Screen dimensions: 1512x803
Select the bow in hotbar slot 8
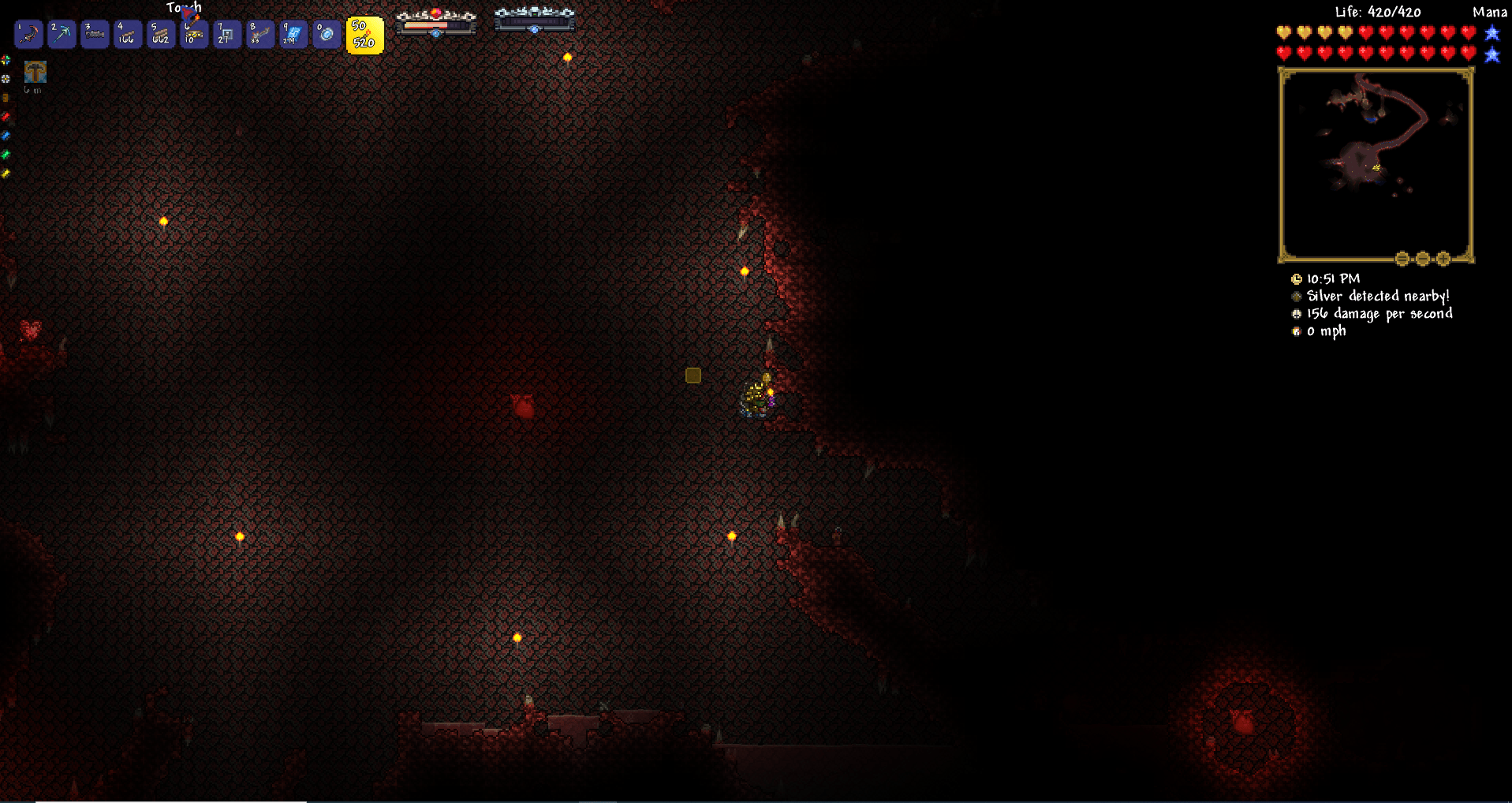coord(259,35)
